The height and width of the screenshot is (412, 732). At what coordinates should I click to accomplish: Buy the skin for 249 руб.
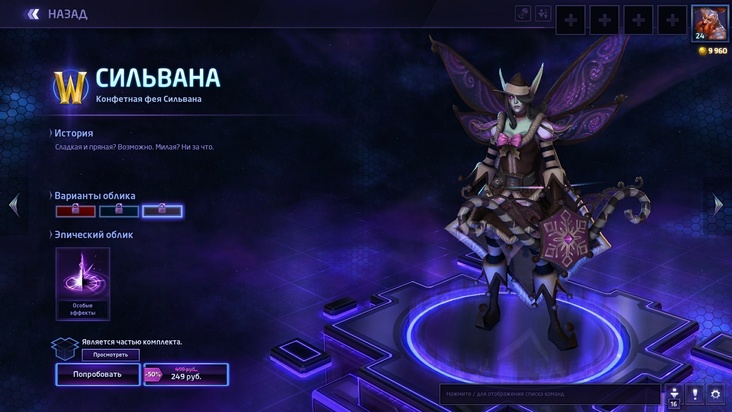186,374
